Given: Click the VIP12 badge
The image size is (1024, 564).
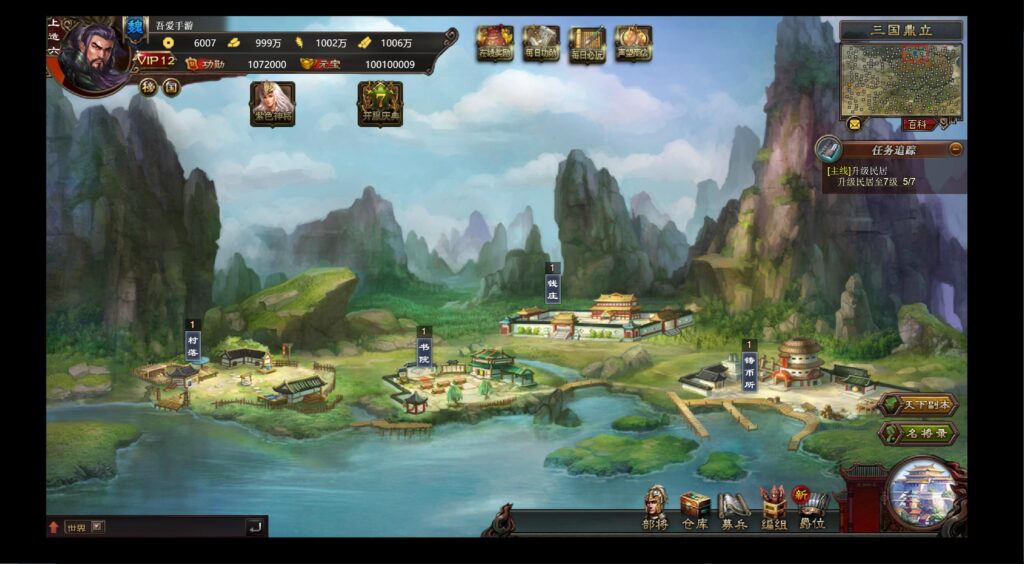Looking at the screenshot, I should tap(156, 61).
